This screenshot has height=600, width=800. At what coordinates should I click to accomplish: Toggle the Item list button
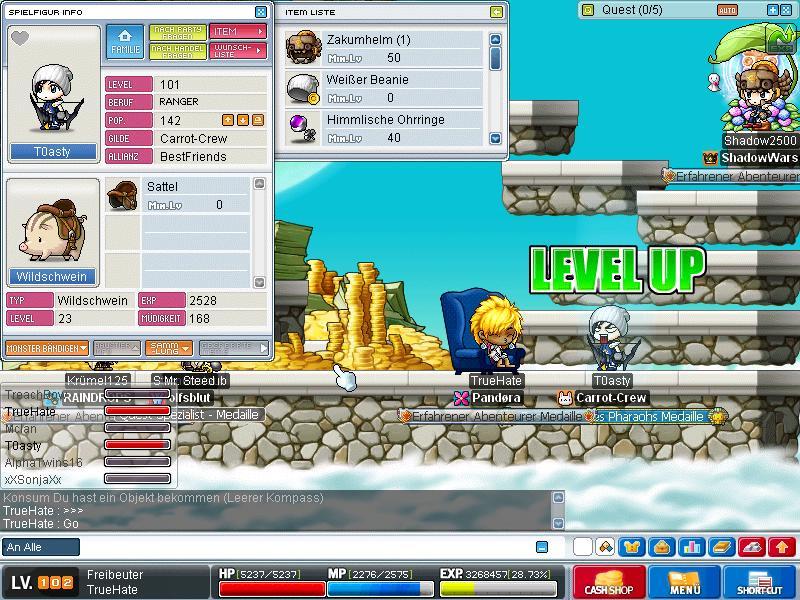point(238,32)
